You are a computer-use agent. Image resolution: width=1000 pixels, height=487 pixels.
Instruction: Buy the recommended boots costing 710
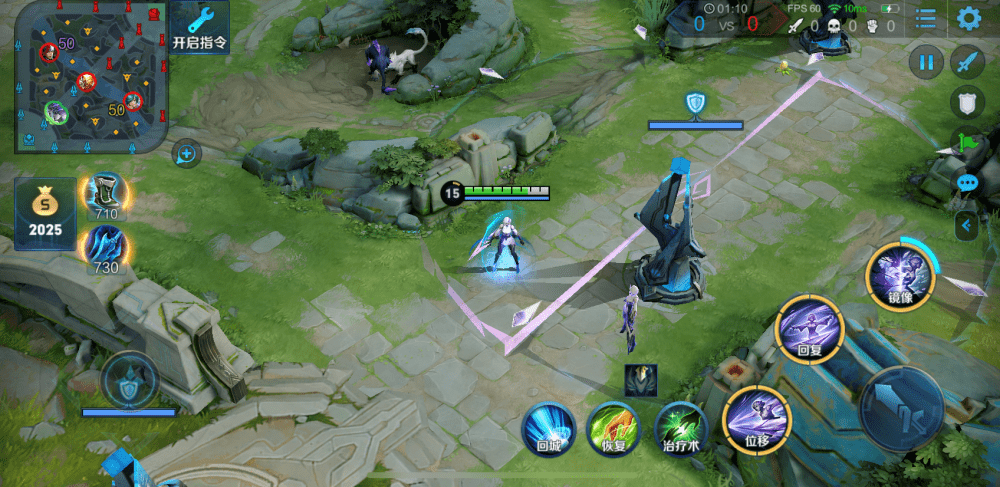[106, 194]
